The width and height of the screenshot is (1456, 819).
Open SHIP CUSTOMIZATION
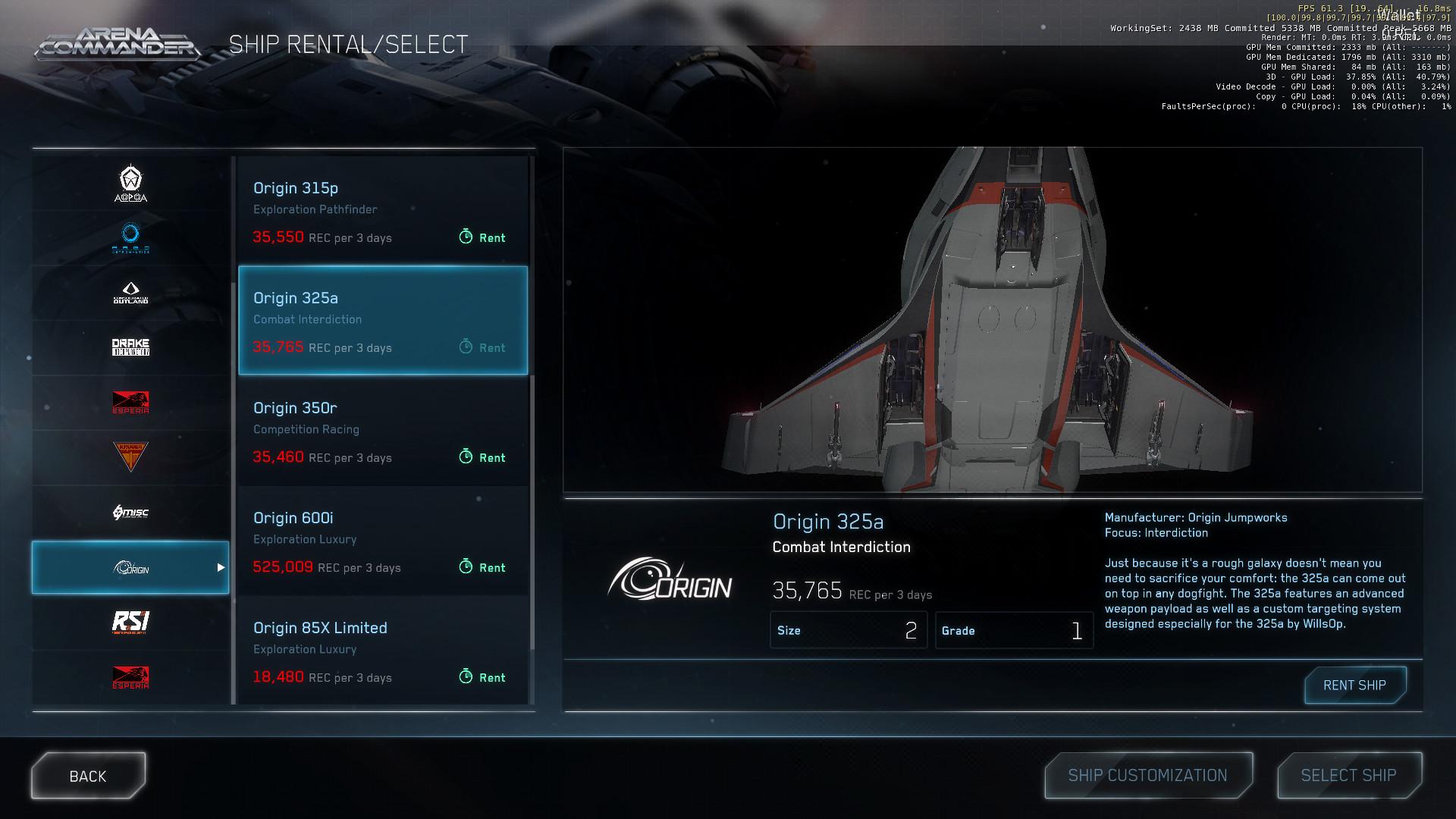coord(1147,775)
